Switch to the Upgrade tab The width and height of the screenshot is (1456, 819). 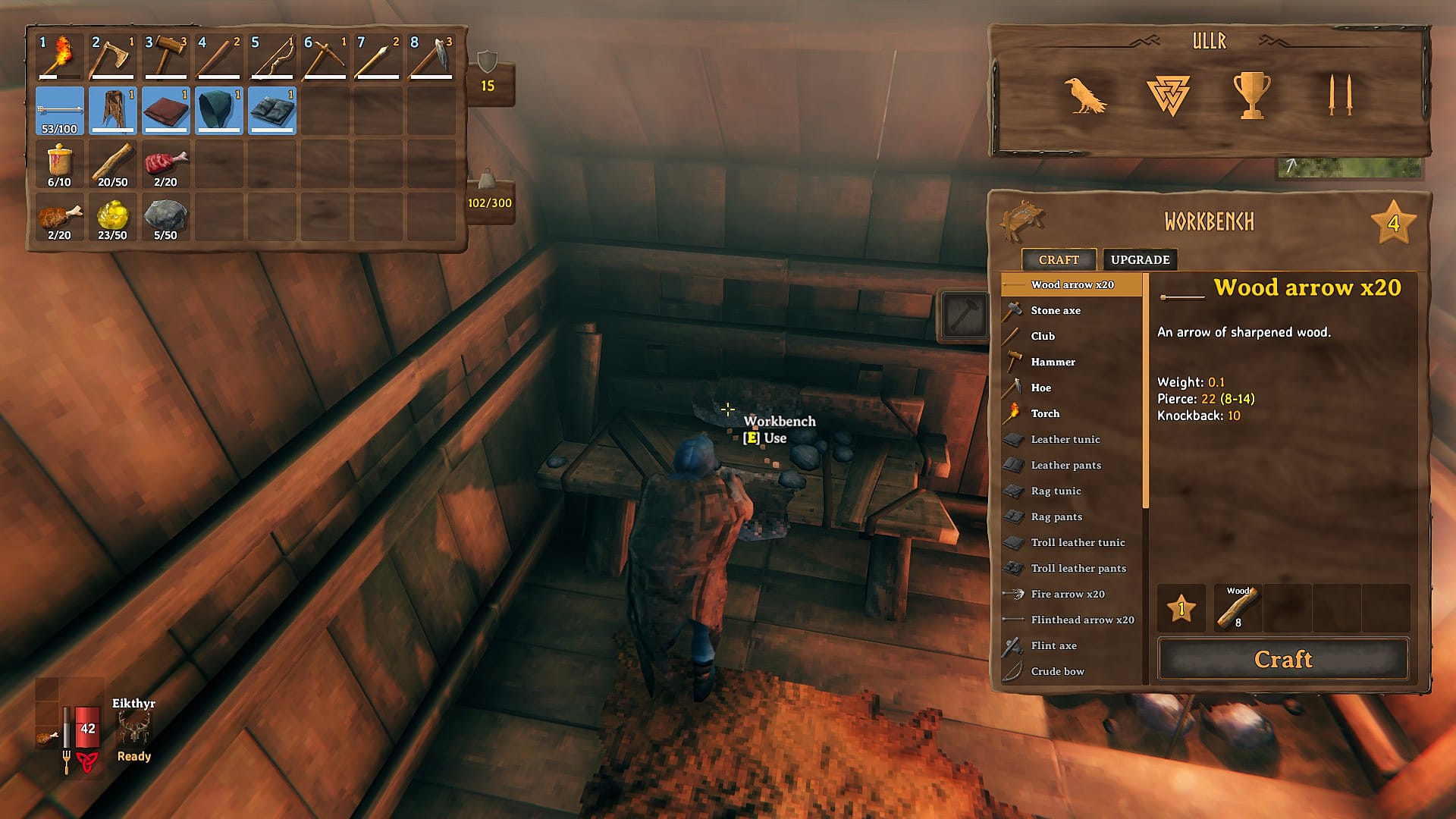click(1140, 259)
